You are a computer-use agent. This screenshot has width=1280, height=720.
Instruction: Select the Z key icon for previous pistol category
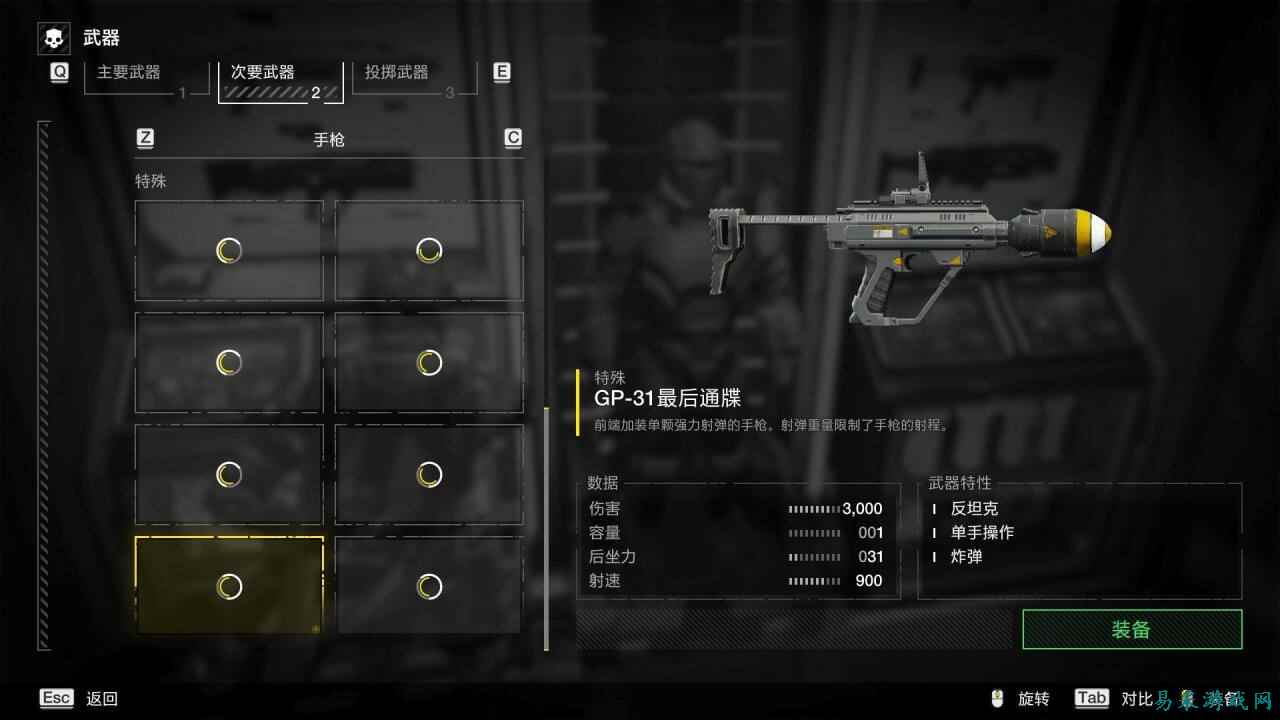(x=144, y=138)
